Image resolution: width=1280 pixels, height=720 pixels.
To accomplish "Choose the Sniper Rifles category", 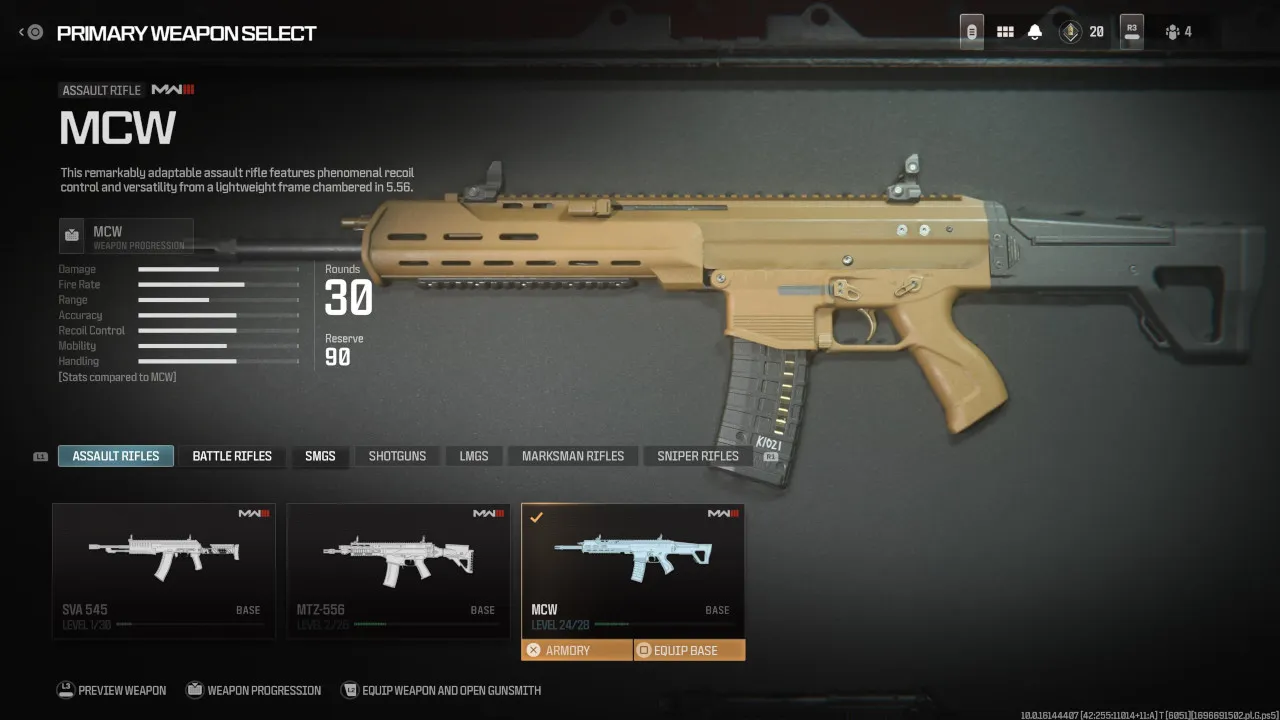I will click(x=698, y=456).
